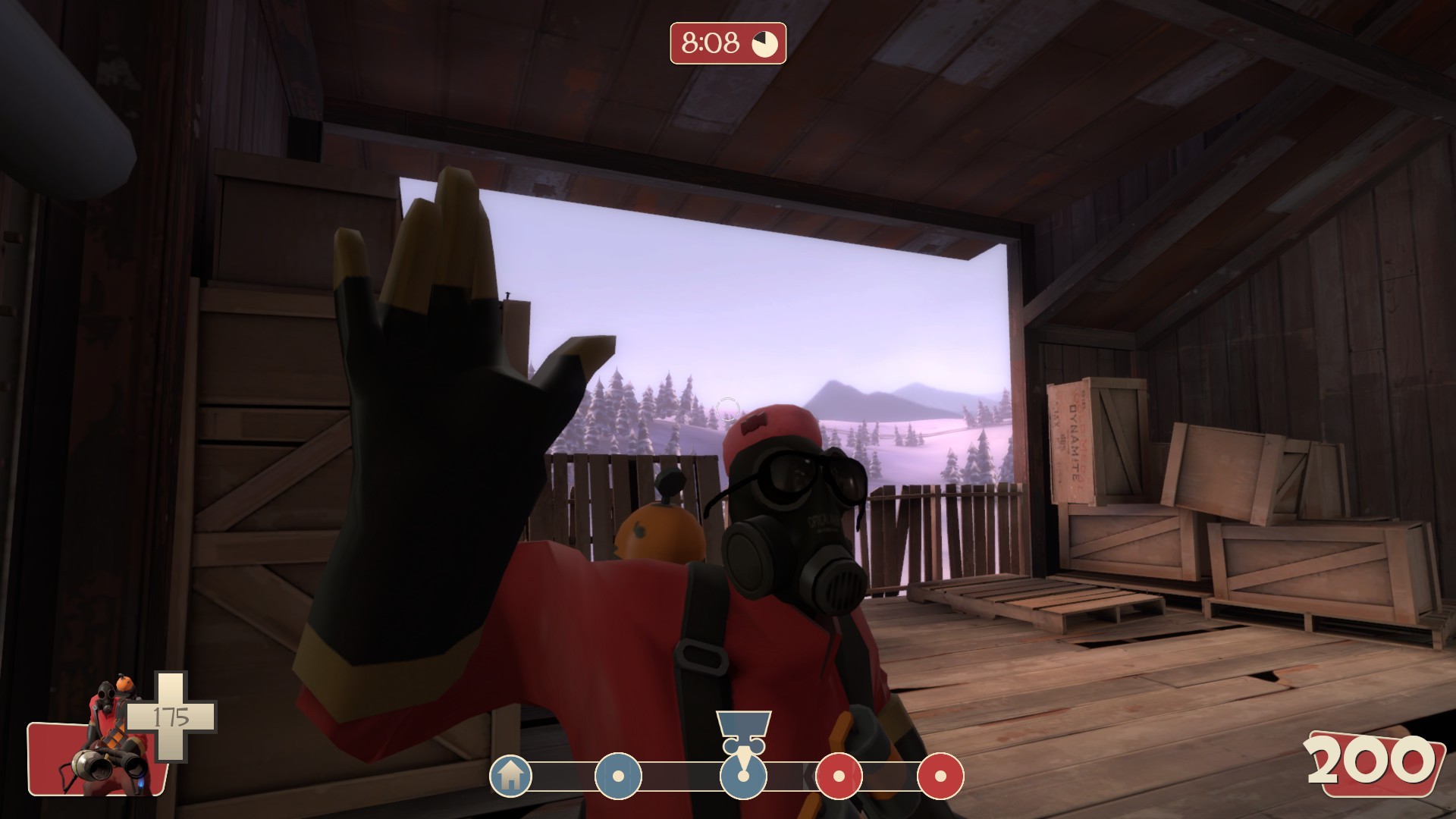Click the rightmost red checkpoint circle

(943, 776)
